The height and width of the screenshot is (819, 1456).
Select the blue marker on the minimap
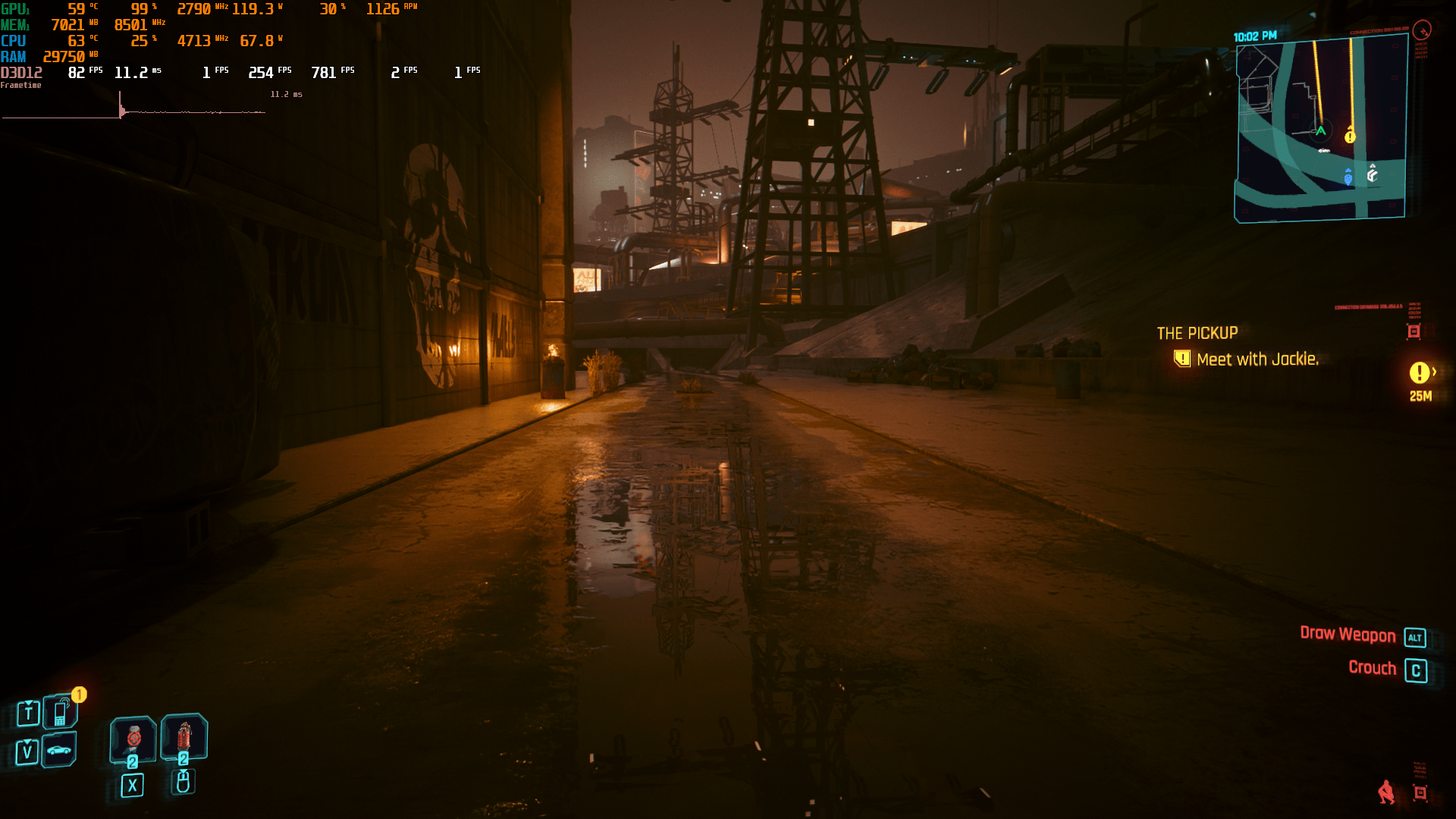[x=1348, y=177]
